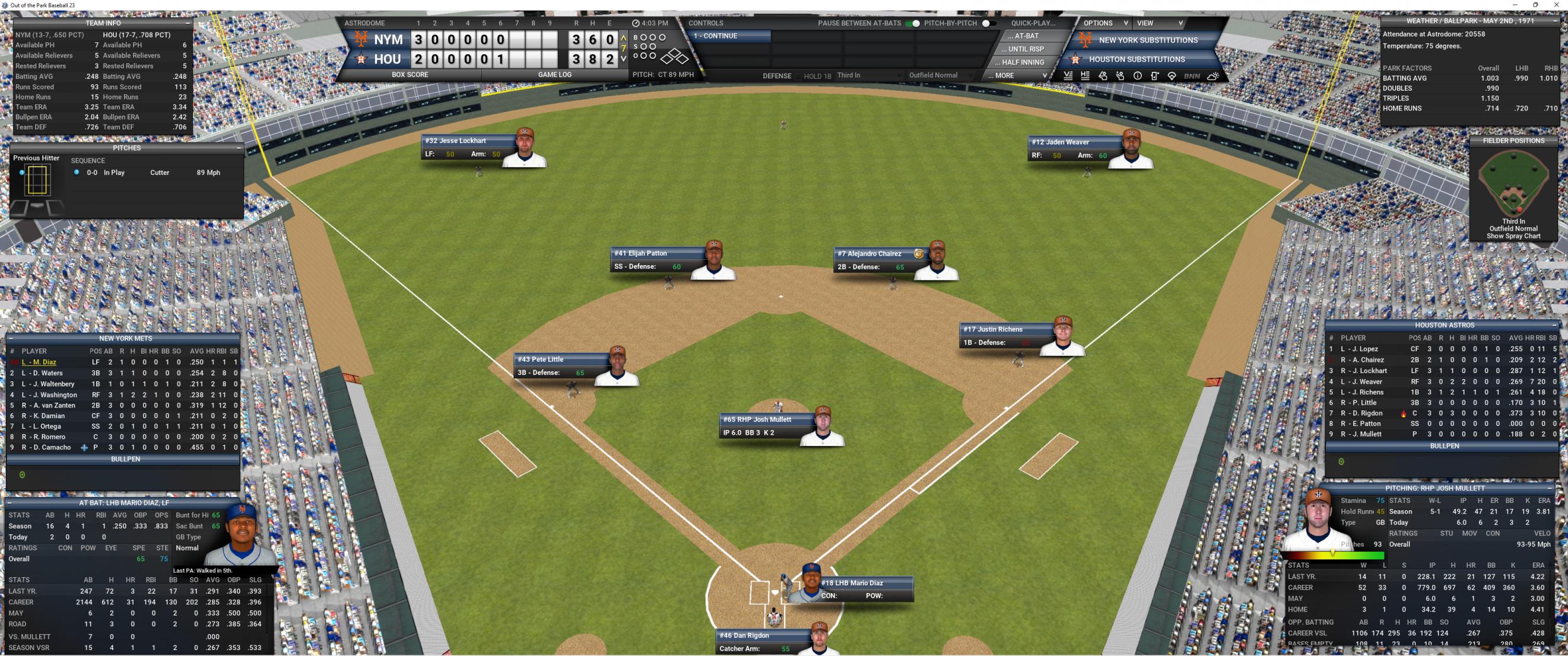Enable the Pitch-By-Pitch toggle

pos(989,23)
